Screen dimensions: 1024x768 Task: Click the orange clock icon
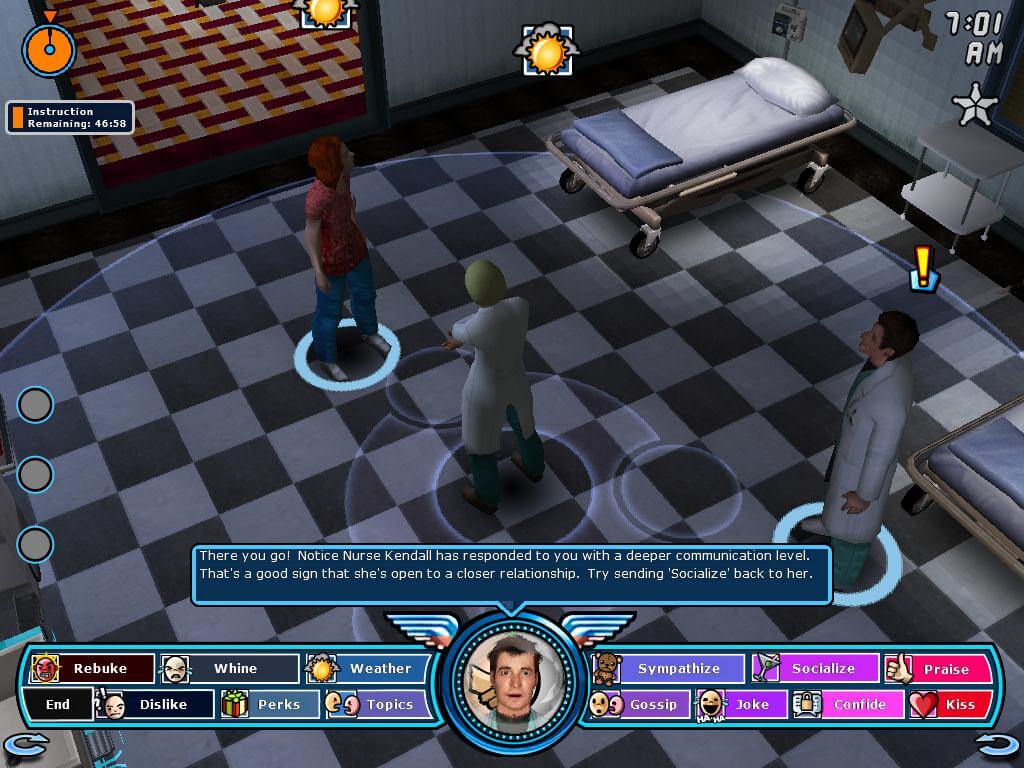click(x=49, y=47)
